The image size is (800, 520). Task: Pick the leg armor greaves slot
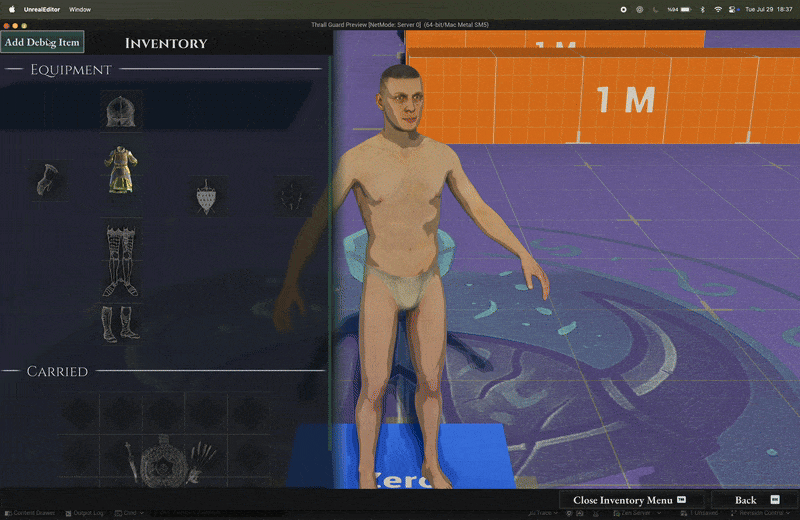pos(121,259)
